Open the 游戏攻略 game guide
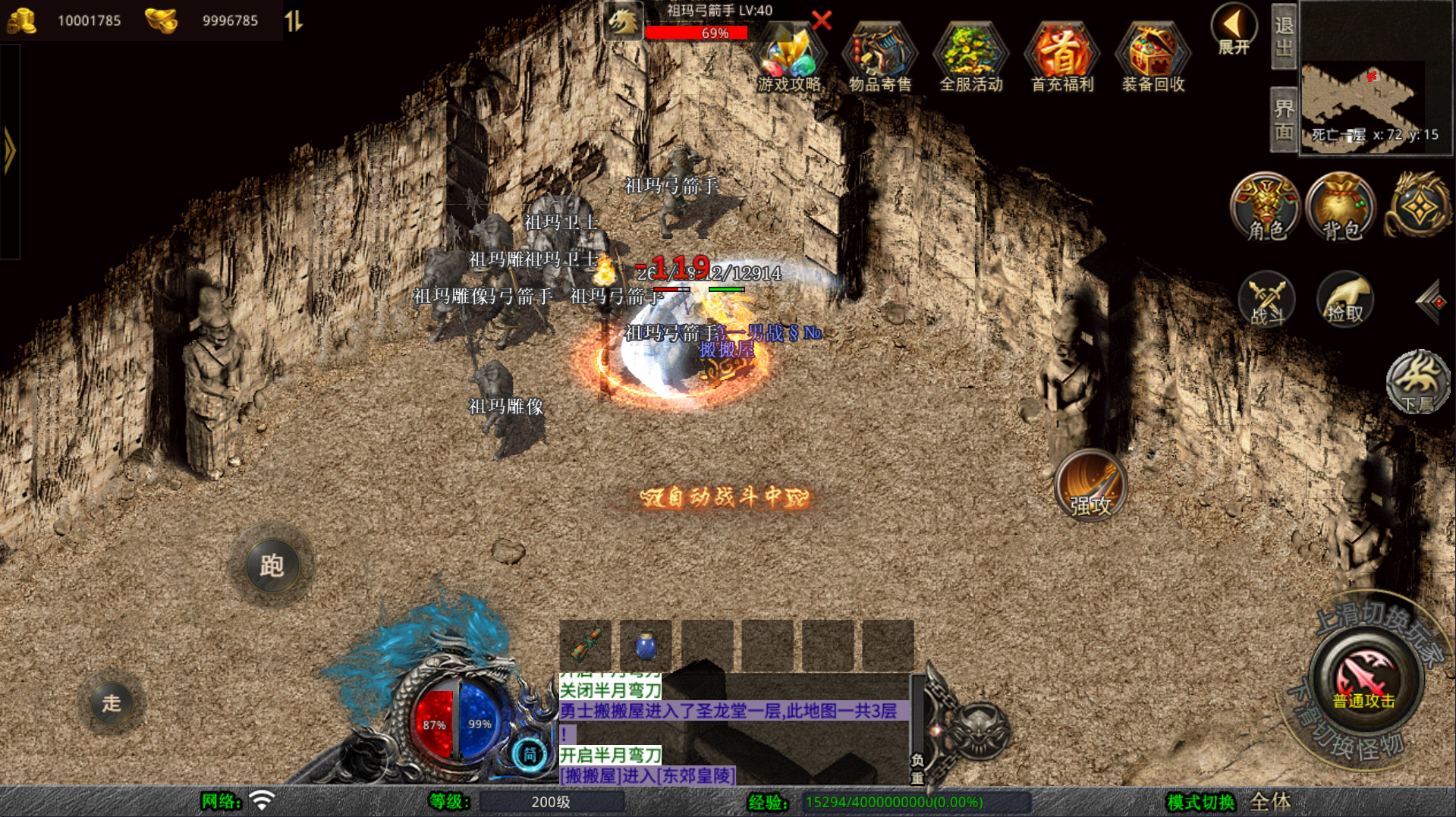Screen dimensions: 1456x817 pyautogui.click(x=789, y=57)
